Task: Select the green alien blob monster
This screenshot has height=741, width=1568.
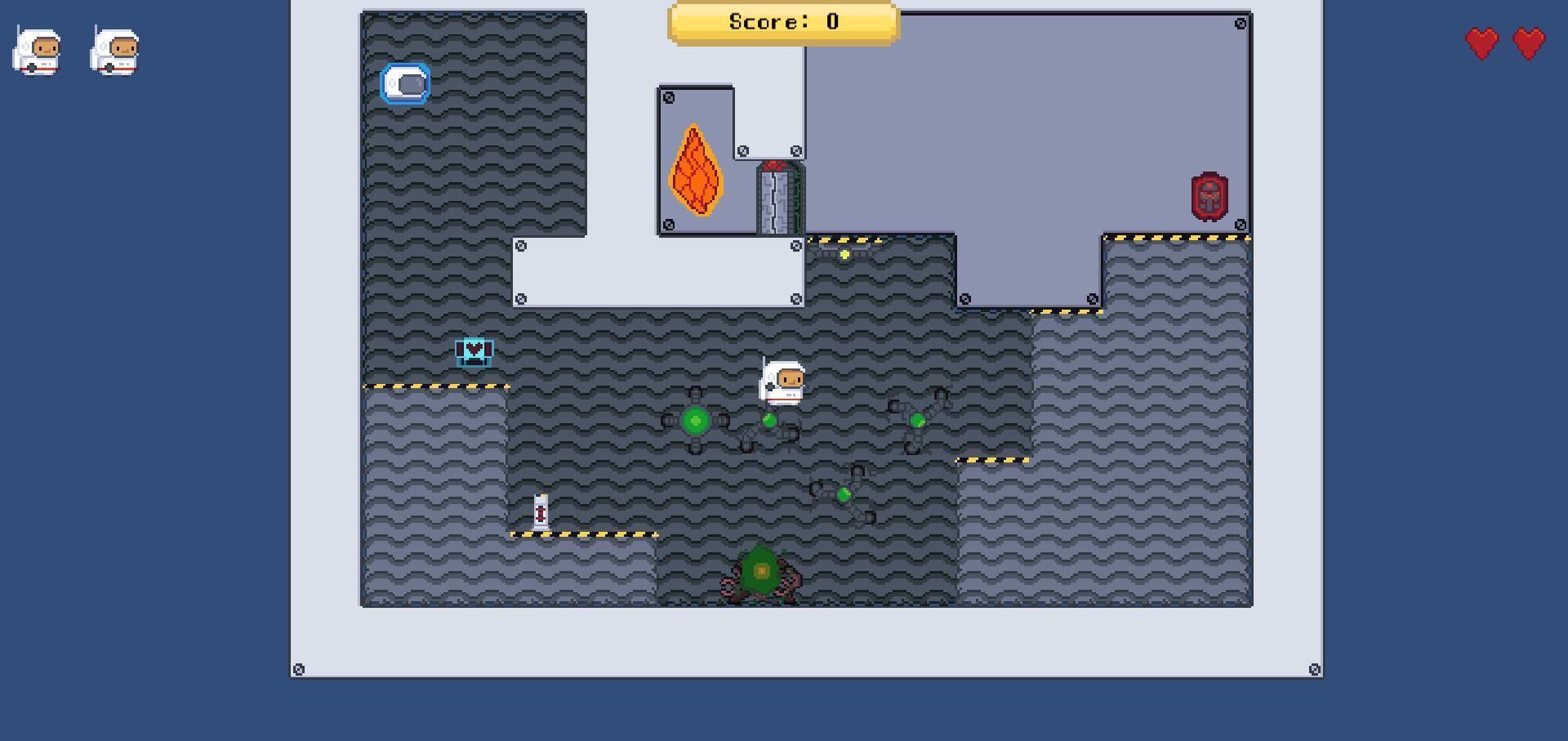Action: [x=760, y=572]
